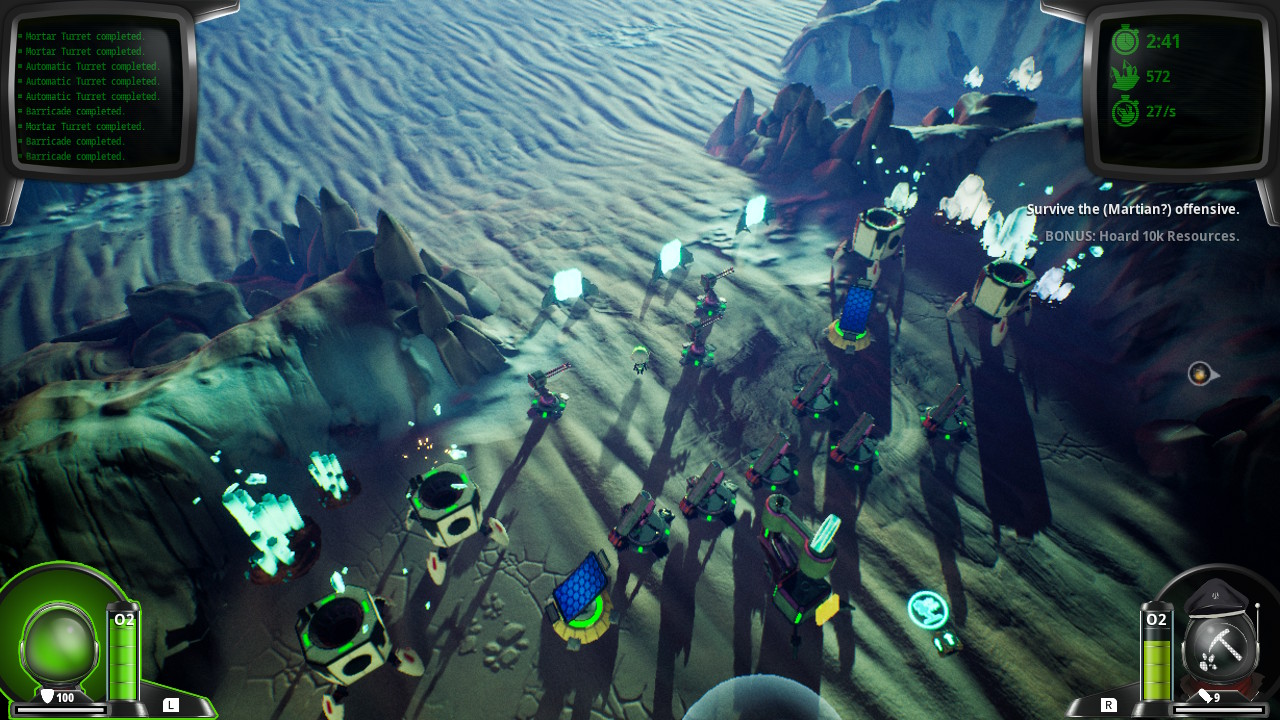Click the stopwatch timer icon showing 2:41
Screen dimensions: 1280x720
(1125, 41)
